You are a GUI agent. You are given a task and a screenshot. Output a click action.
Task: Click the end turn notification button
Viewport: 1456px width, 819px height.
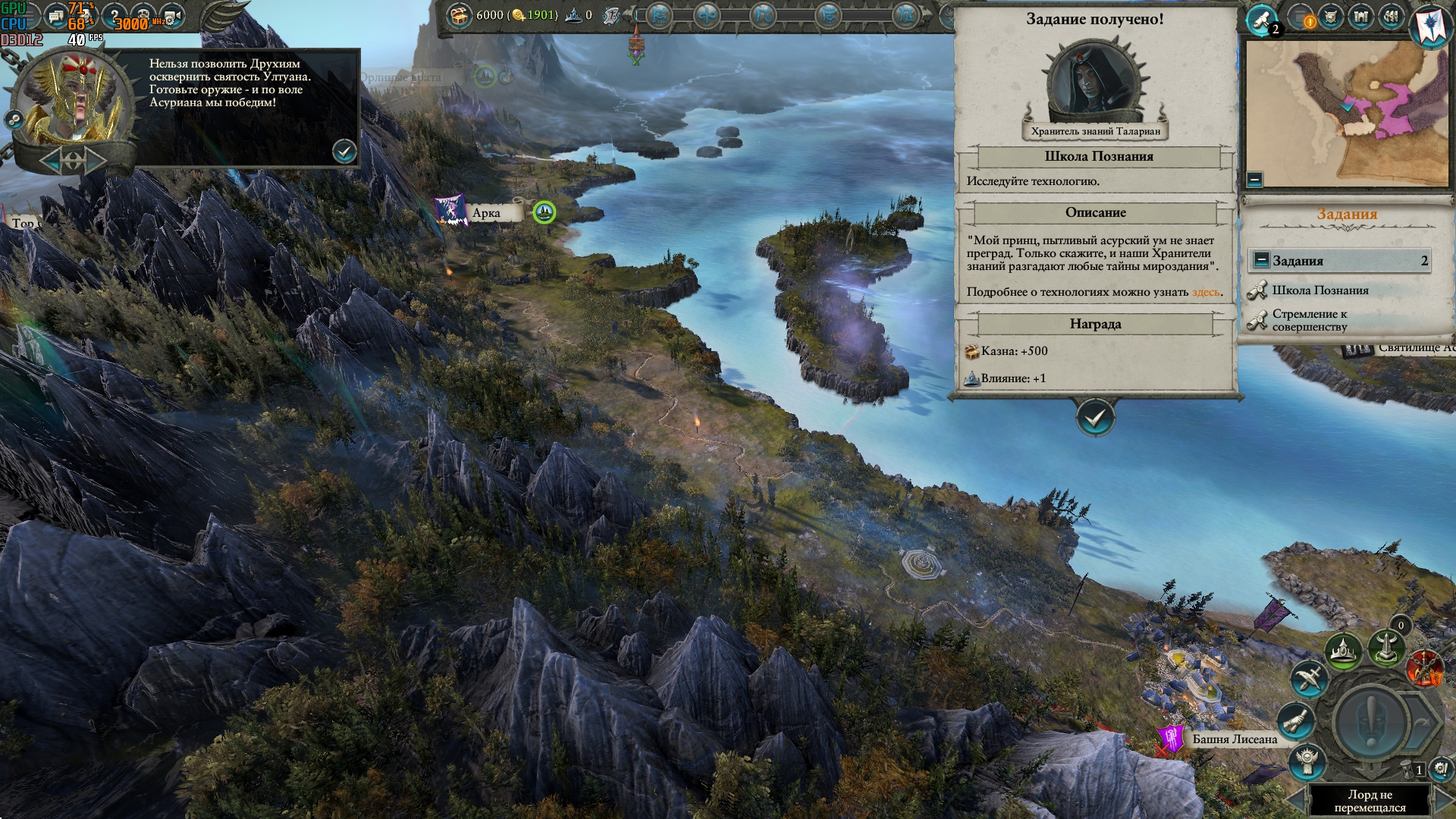(x=1371, y=720)
